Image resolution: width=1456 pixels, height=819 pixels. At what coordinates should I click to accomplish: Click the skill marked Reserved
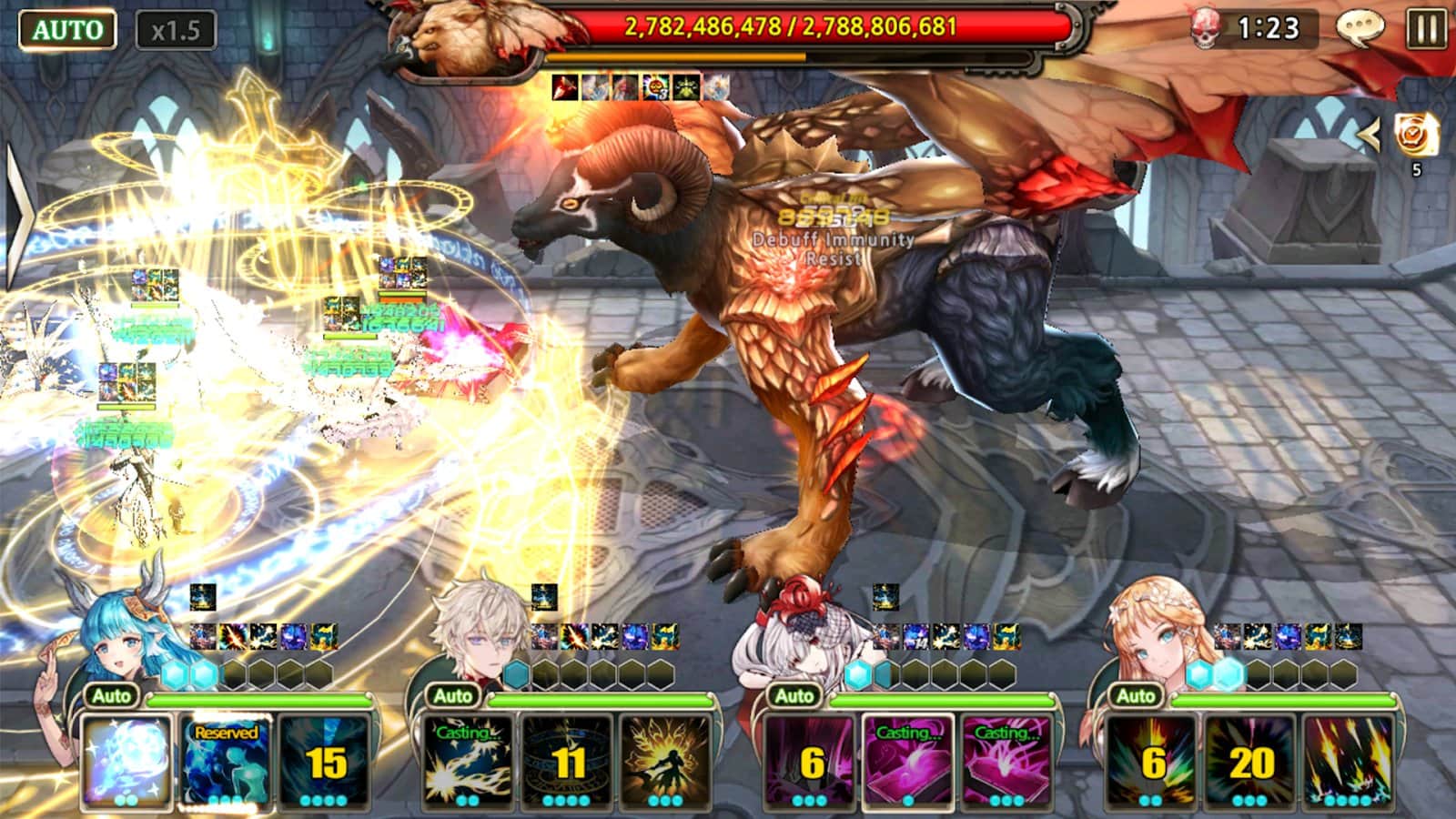pos(226,761)
